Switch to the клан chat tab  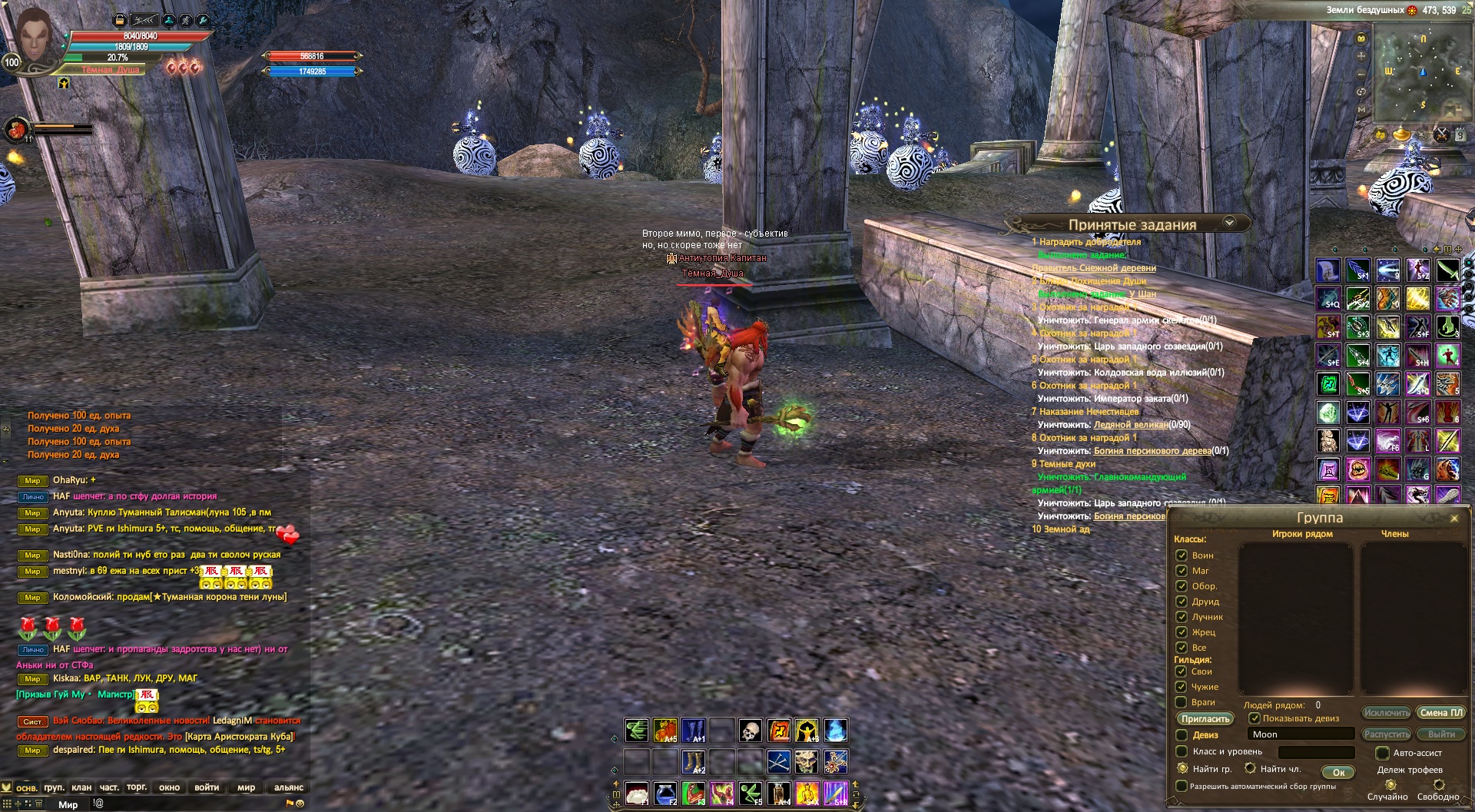81,787
